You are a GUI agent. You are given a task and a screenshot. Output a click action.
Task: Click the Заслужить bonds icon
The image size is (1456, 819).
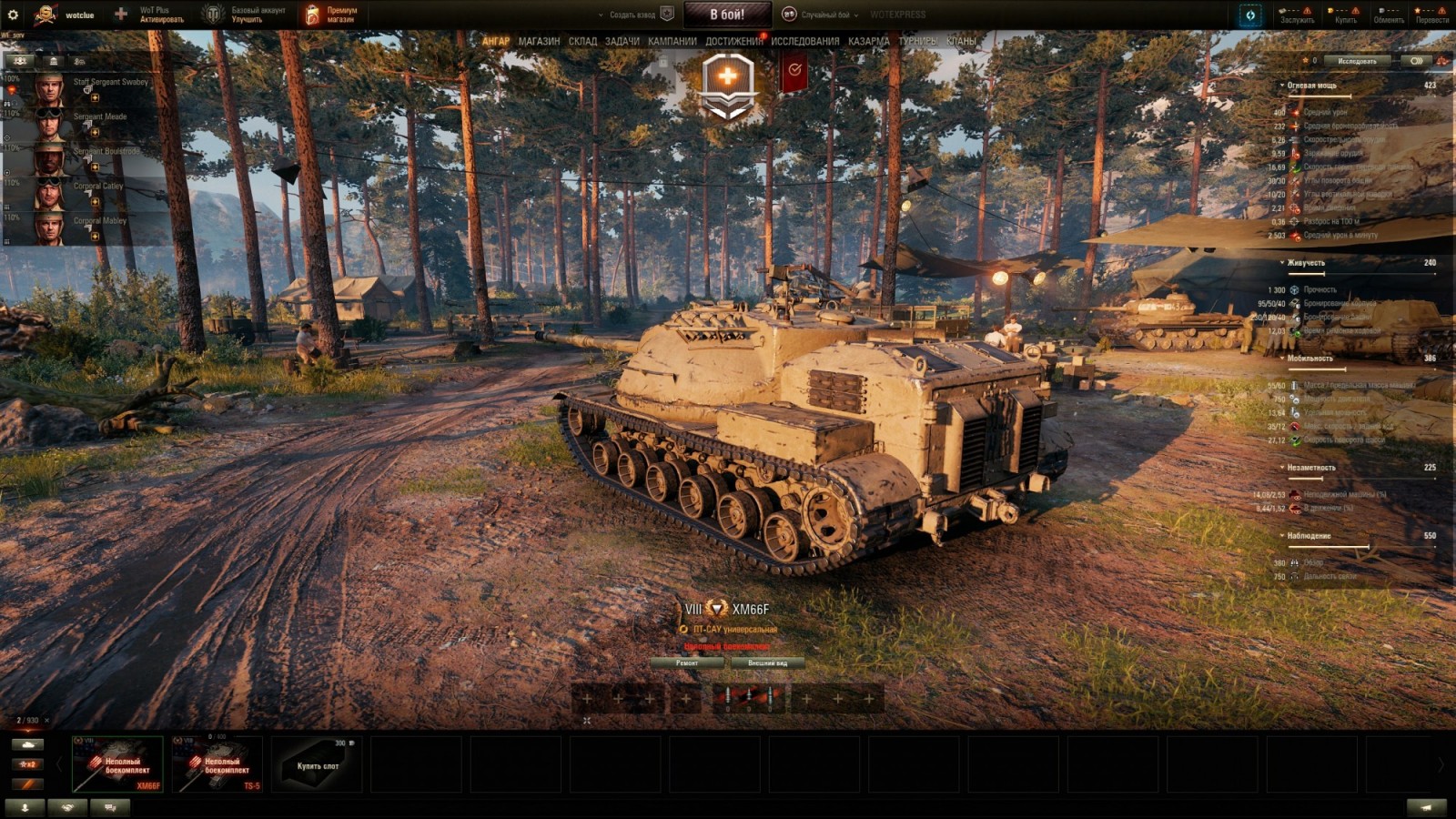1282,11
